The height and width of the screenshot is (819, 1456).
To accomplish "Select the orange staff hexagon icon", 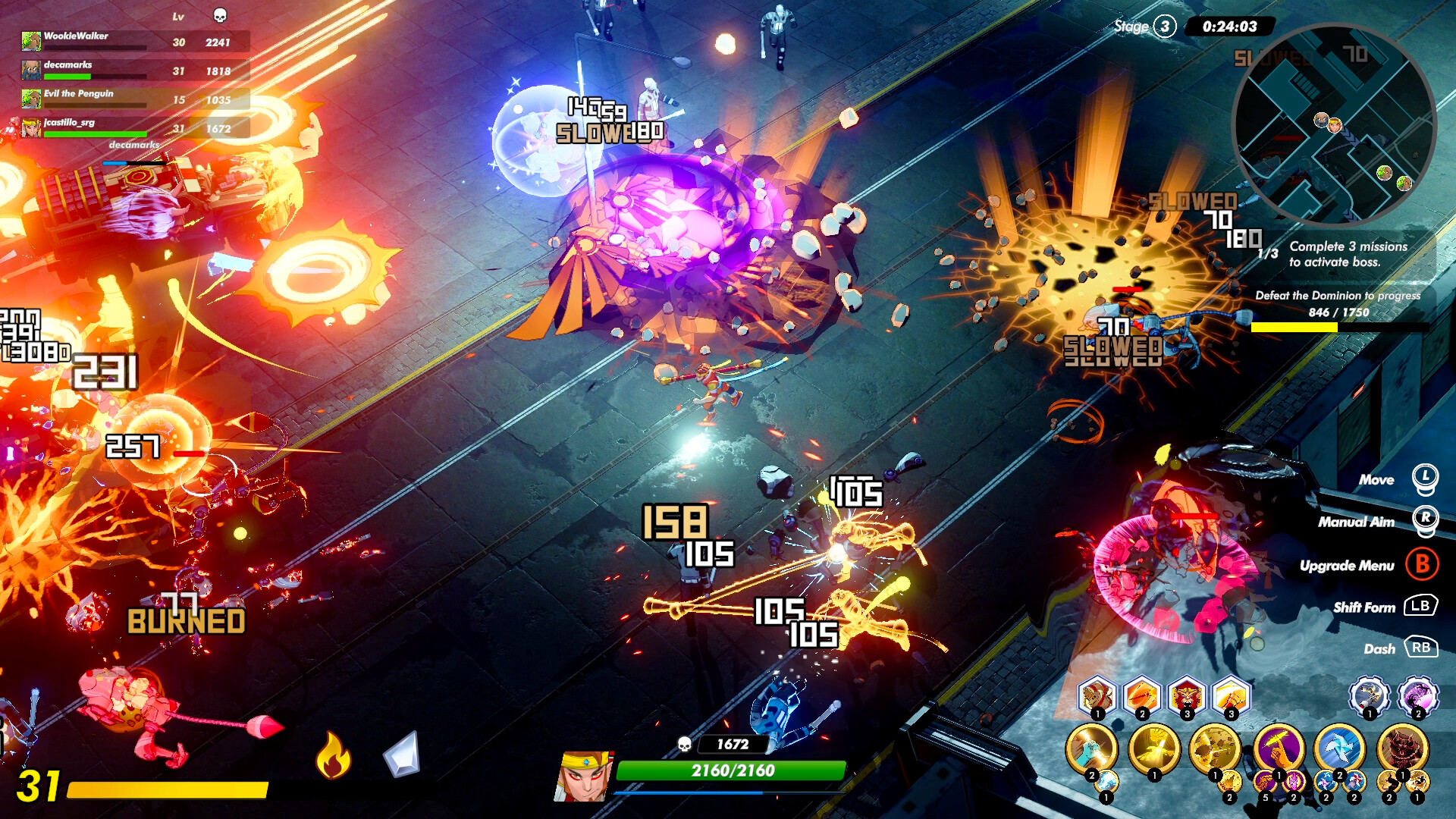I will coord(1141,695).
